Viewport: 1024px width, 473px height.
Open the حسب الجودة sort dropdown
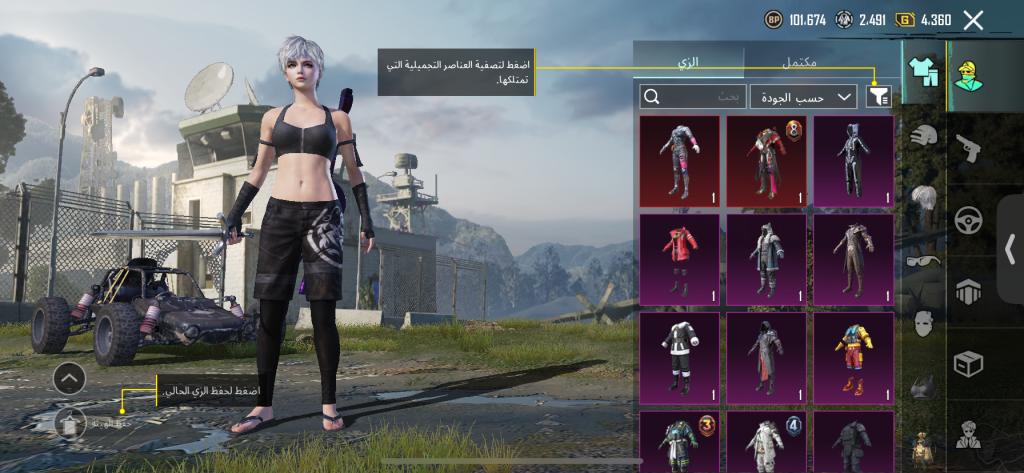(803, 96)
